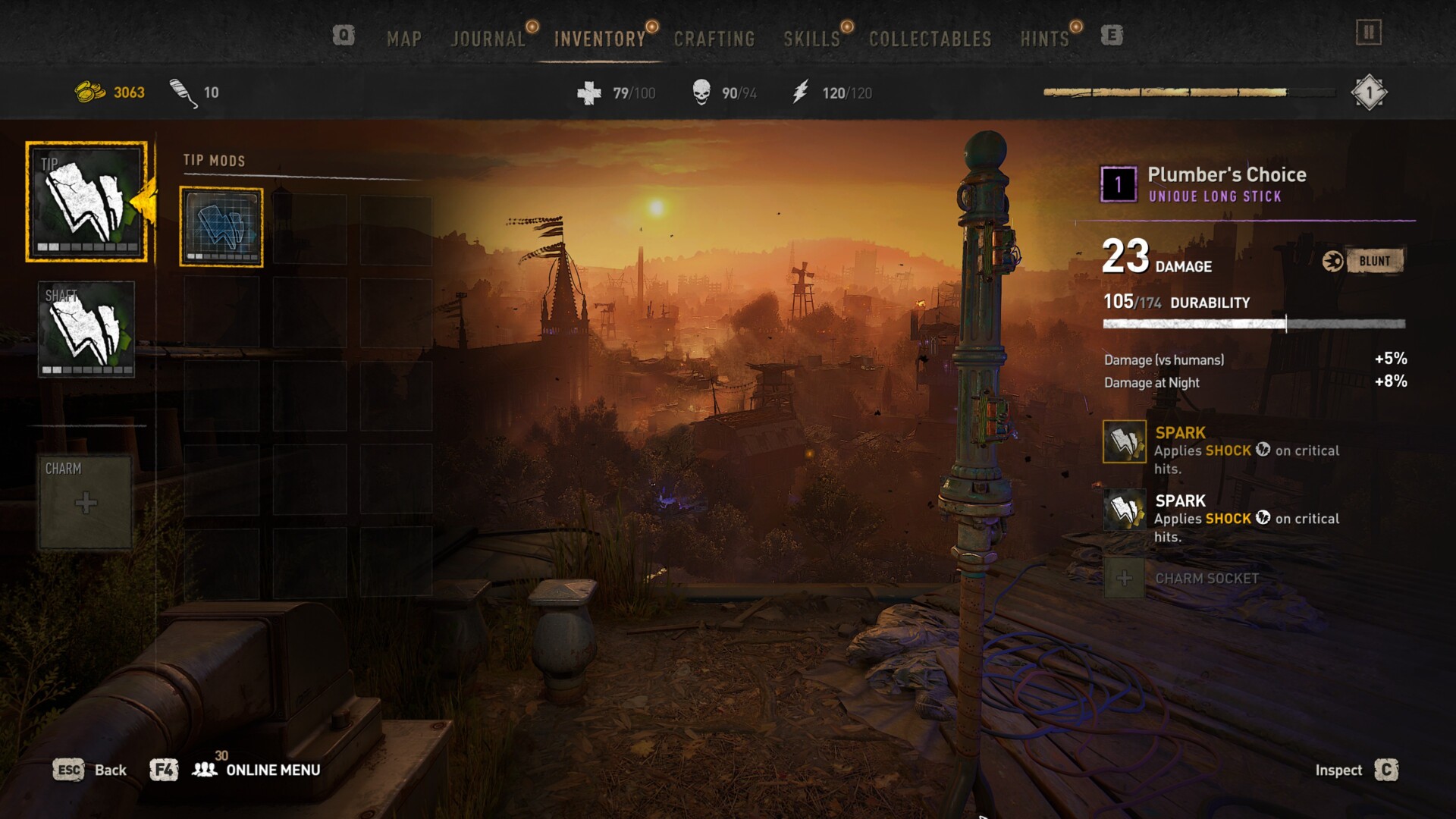Go to the Crafting tab
Viewport: 1456px width, 819px height.
[x=714, y=39]
